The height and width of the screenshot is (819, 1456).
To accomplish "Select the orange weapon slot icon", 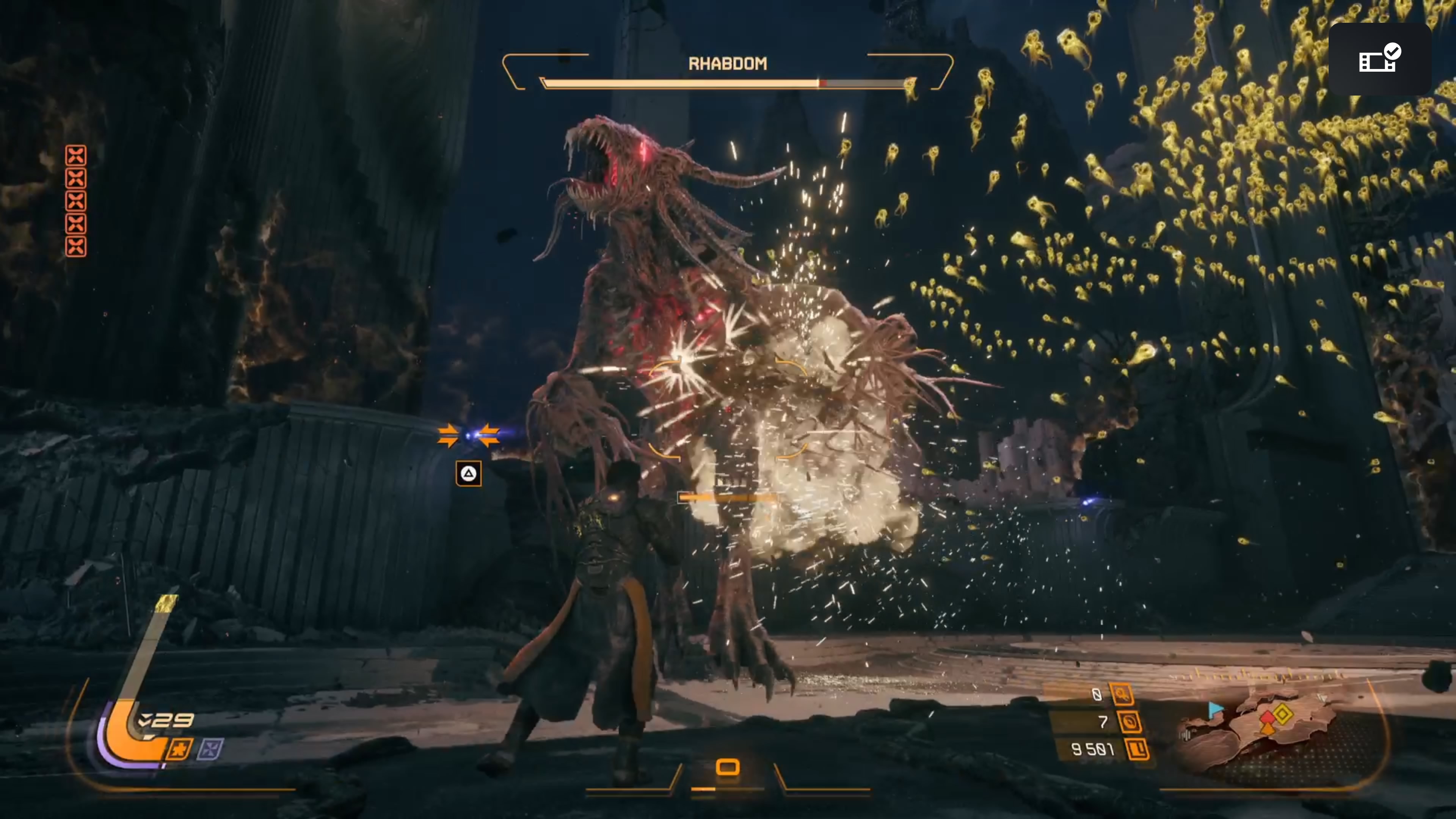I will click(728, 767).
